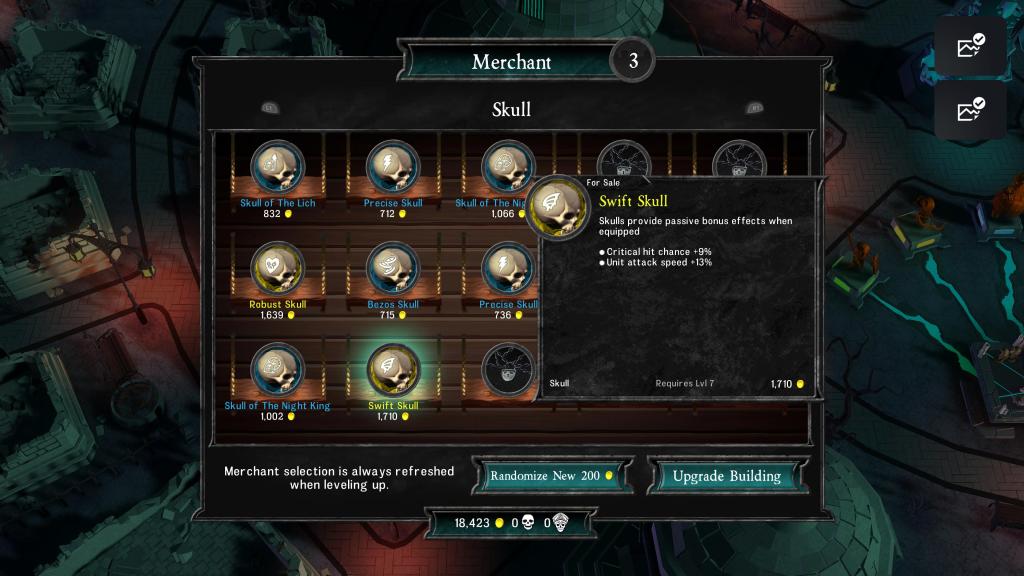Image resolution: width=1024 pixels, height=576 pixels.
Task: Select the Skull of The Lich for 832 gold
Action: pyautogui.click(x=278, y=167)
